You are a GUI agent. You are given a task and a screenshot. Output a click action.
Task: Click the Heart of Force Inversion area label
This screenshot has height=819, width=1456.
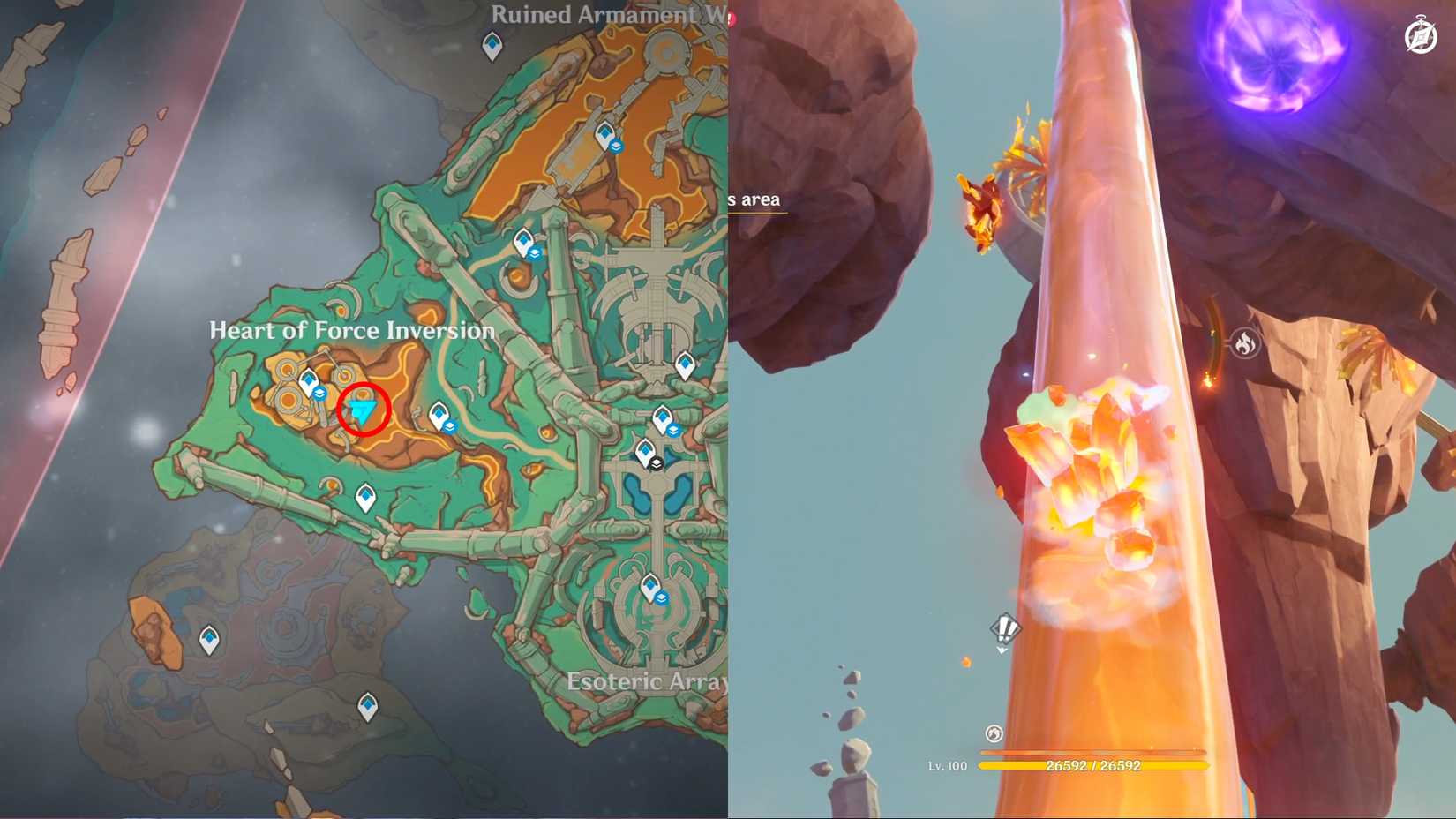click(351, 331)
